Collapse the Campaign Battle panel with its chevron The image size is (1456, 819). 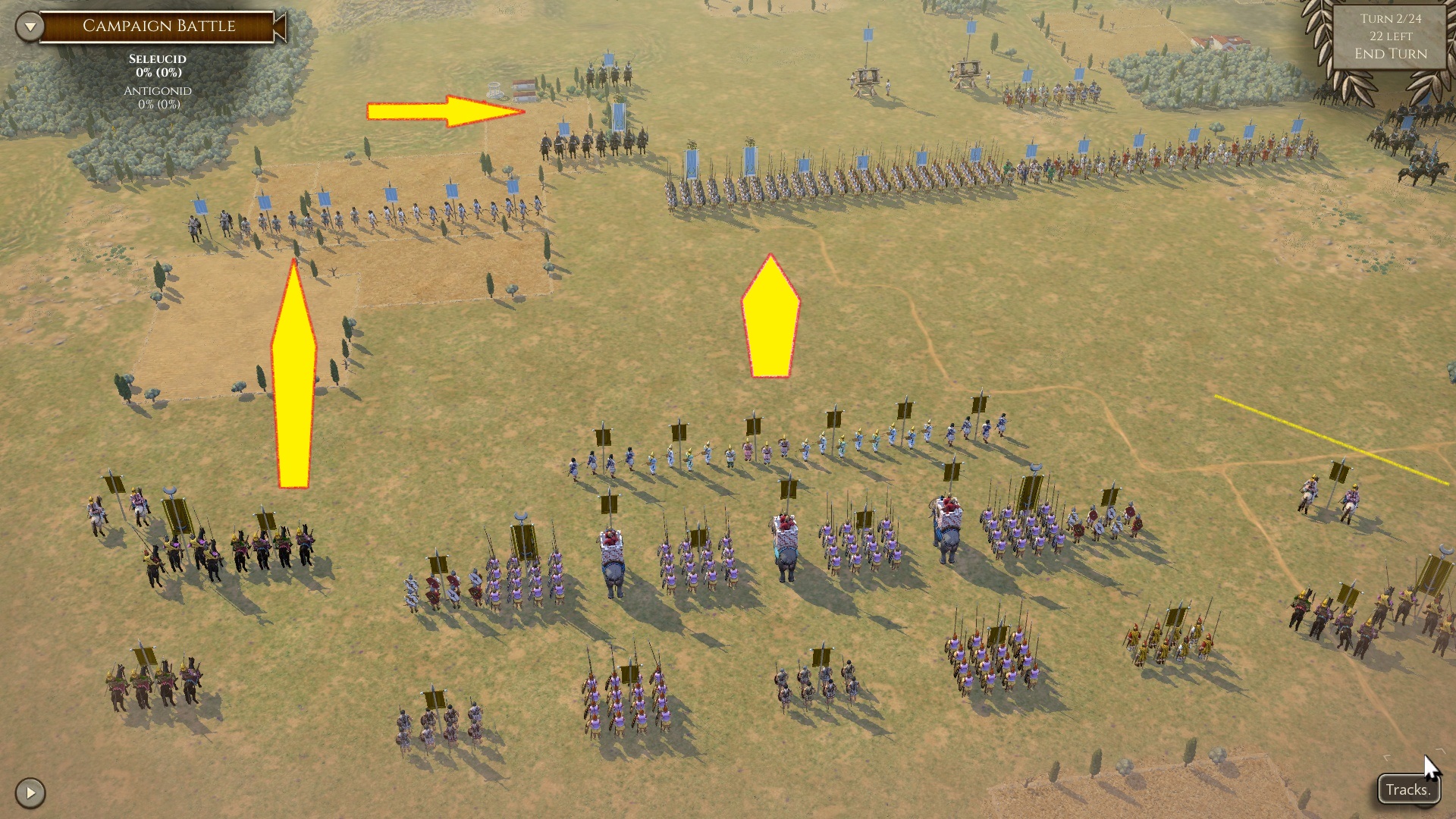click(x=30, y=24)
